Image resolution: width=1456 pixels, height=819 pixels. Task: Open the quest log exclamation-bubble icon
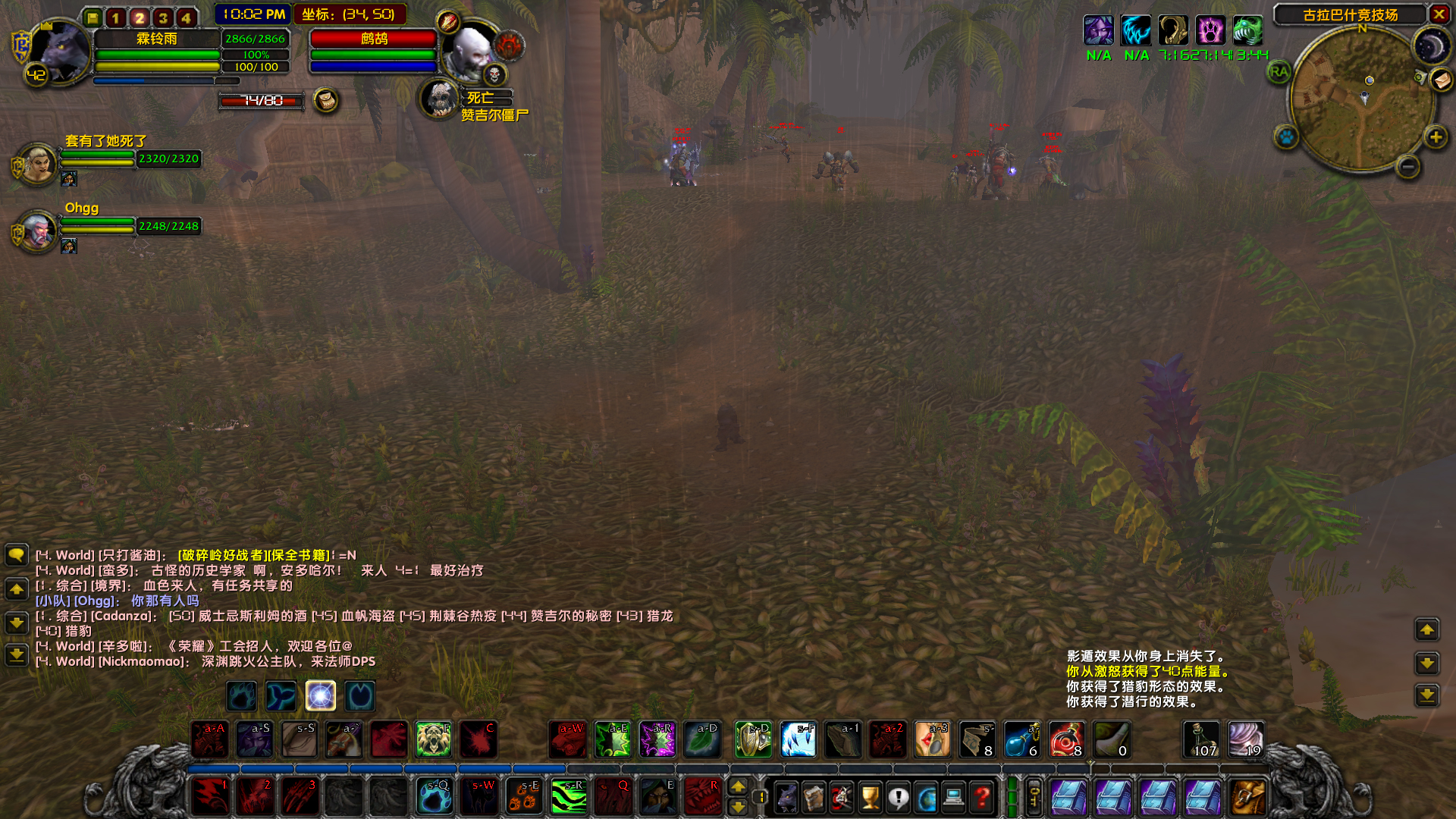[899, 797]
